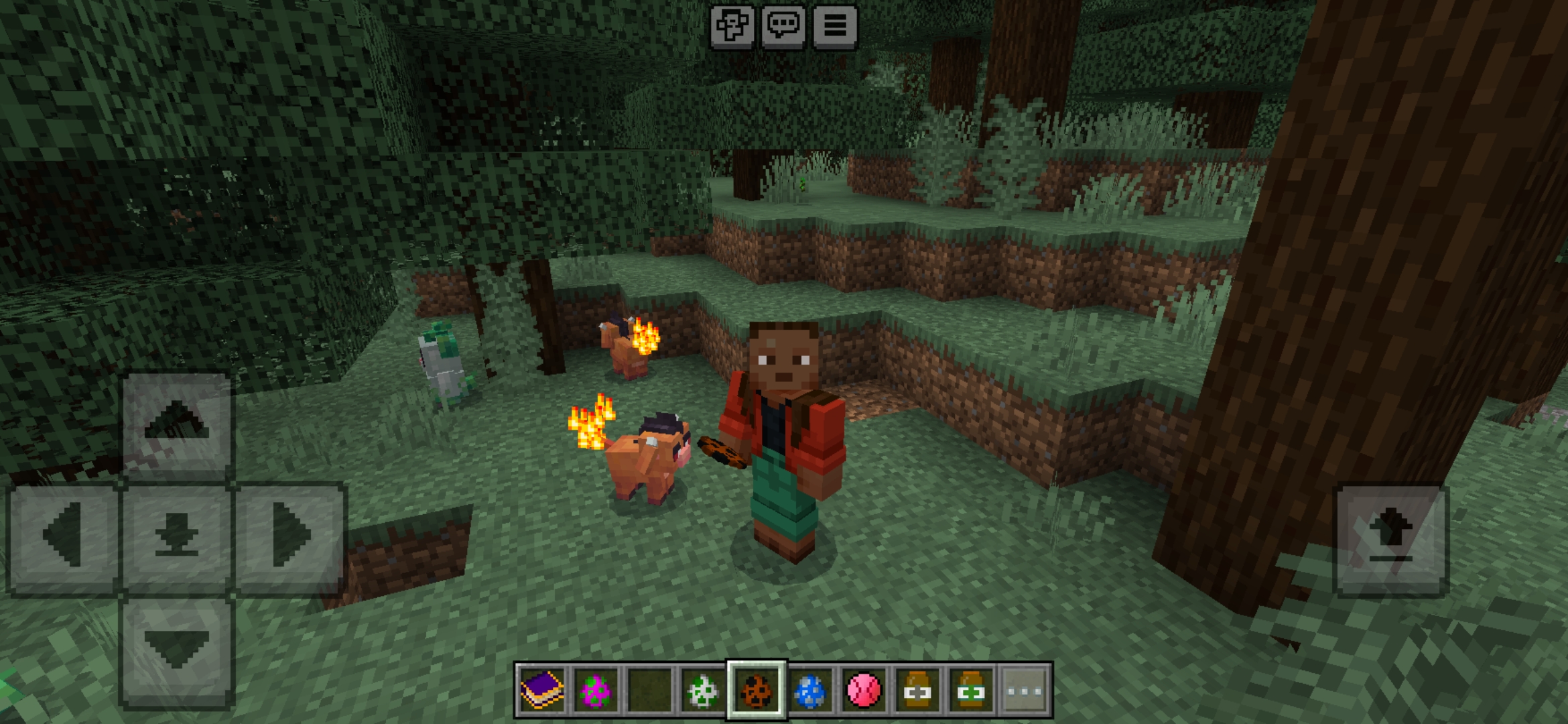Tap the right arrow on the movement pad

coord(288,536)
